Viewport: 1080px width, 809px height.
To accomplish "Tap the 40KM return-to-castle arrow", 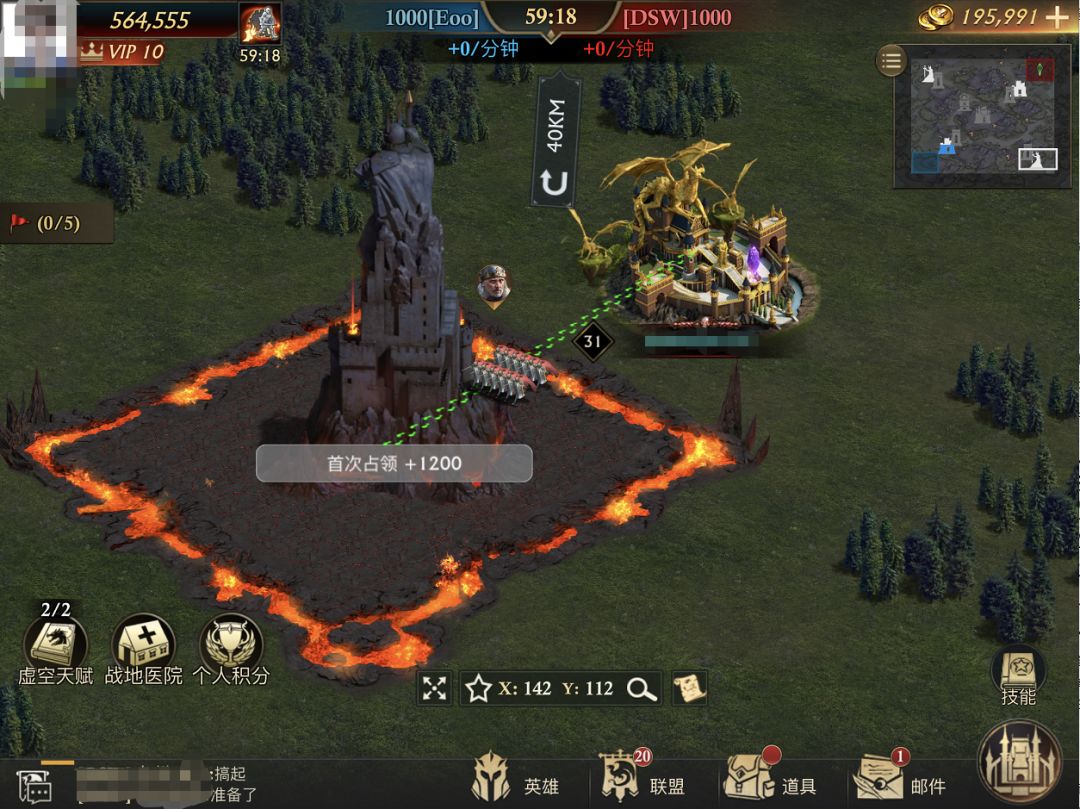I will coord(555,182).
